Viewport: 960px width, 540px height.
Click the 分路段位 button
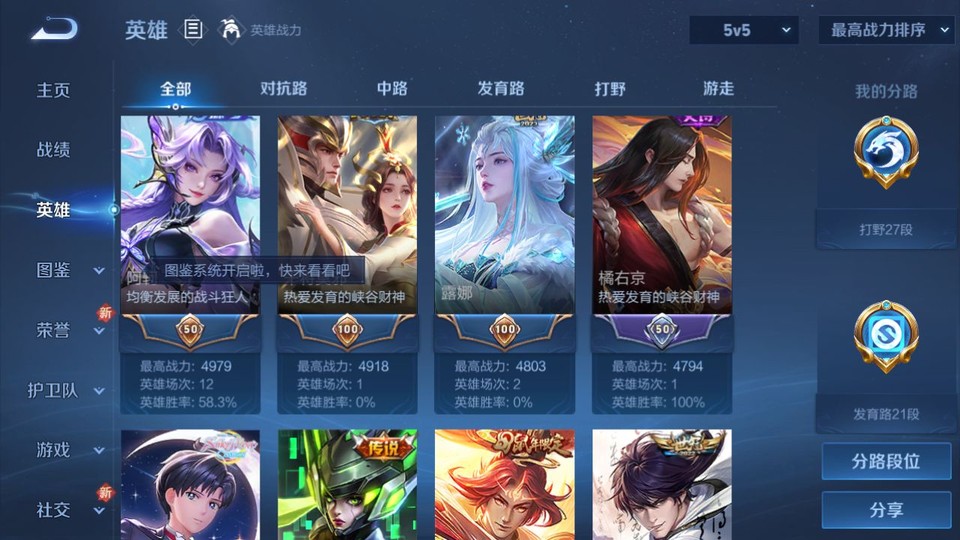coord(886,462)
